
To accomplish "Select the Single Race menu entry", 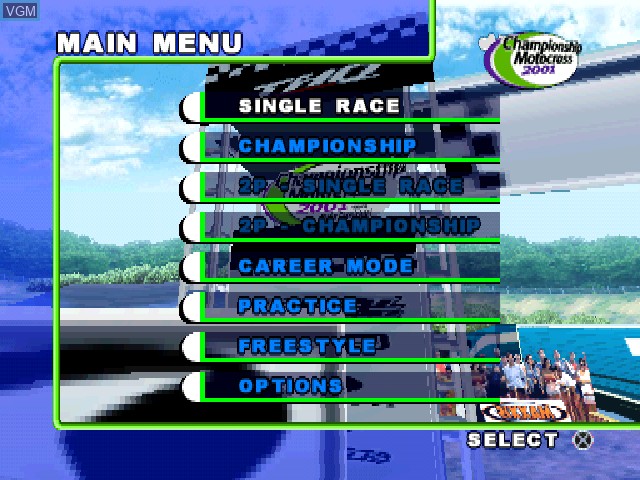I will (319, 106).
